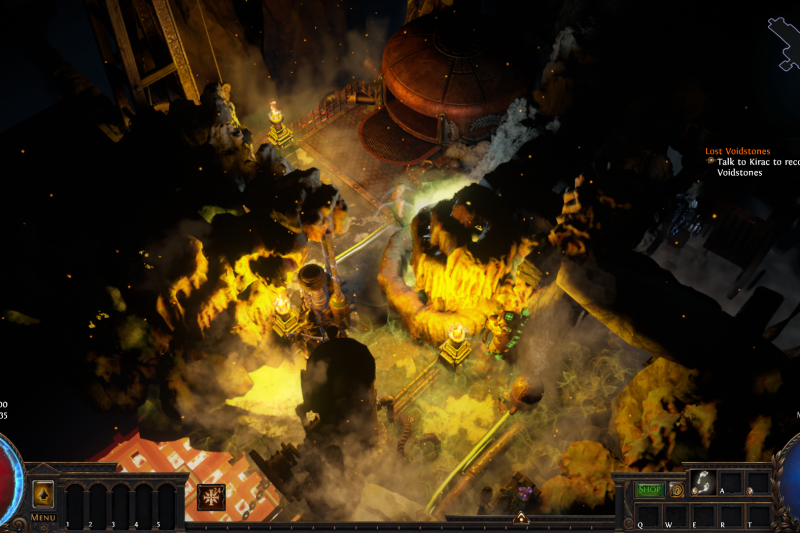Click the snowflake cross buff icon
Image resolution: width=800 pixels, height=533 pixels.
pos(211,496)
